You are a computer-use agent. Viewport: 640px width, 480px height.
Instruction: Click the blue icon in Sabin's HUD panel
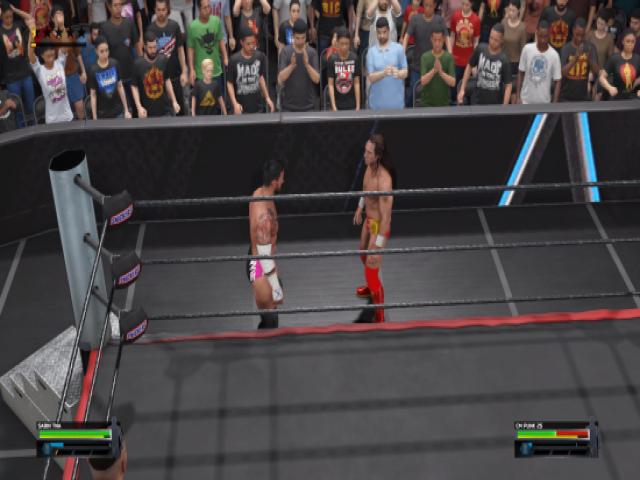(47, 449)
